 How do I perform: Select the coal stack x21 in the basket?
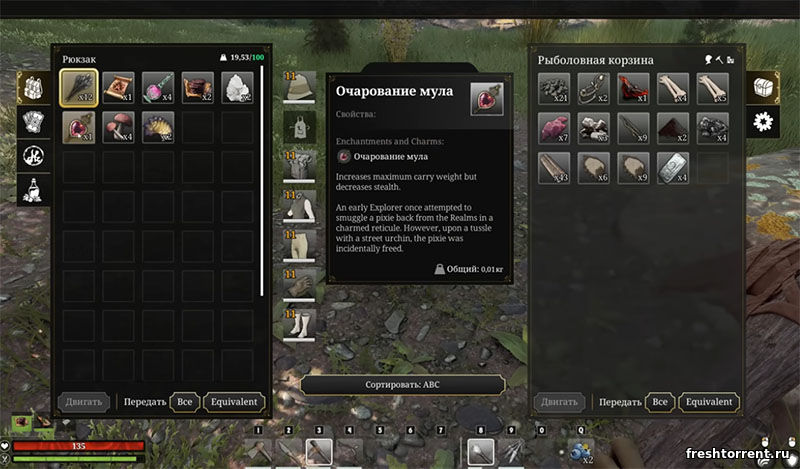pos(554,89)
